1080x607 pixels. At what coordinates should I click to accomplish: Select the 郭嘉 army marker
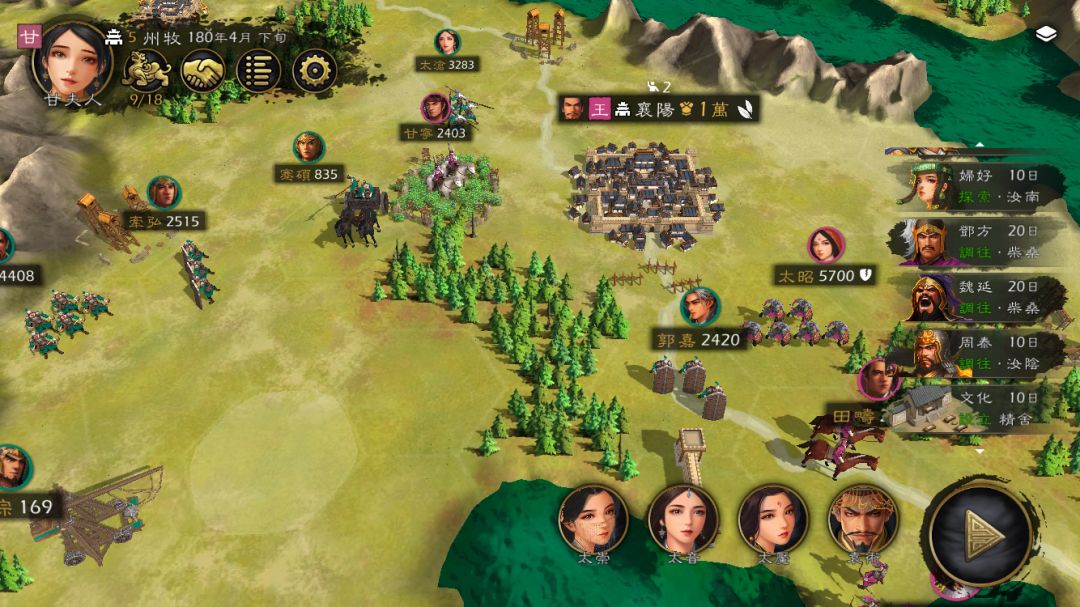[700, 320]
